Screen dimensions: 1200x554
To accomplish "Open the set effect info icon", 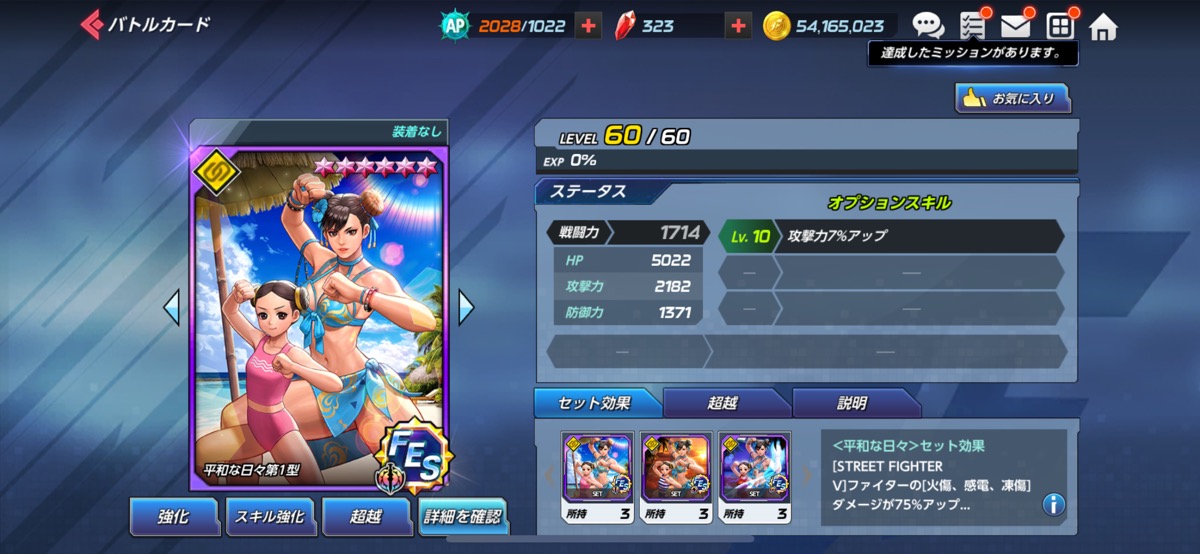I will 1052,504.
